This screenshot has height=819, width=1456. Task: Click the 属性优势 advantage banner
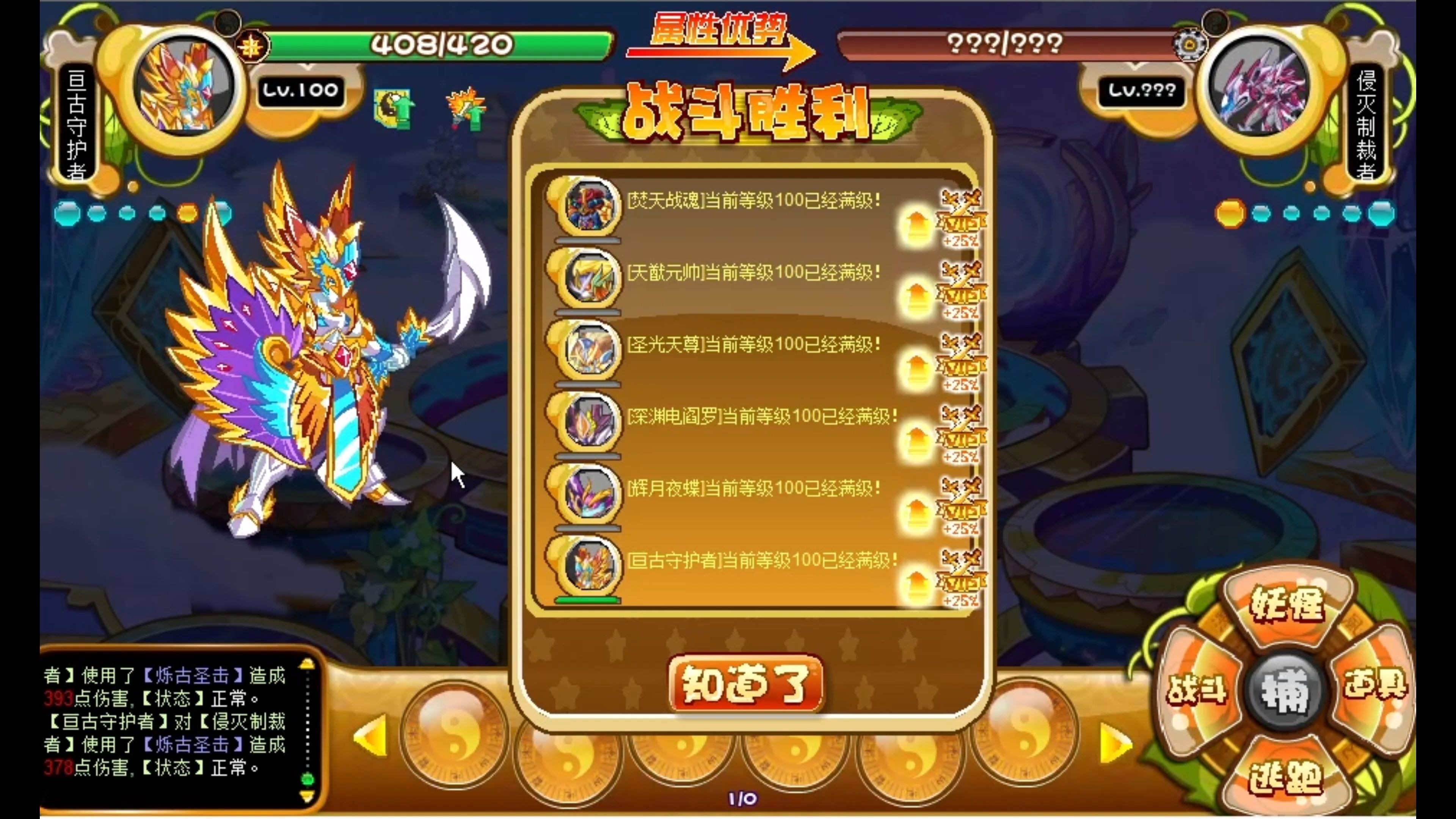pos(719,31)
